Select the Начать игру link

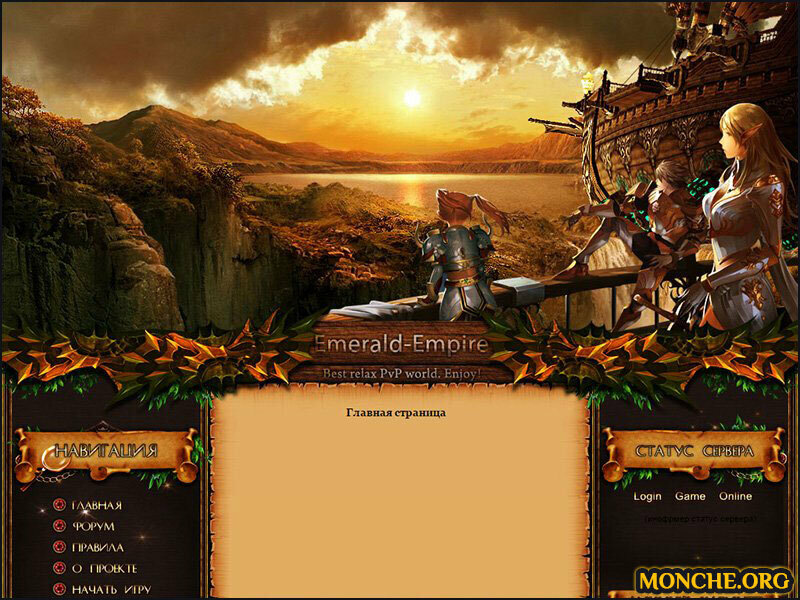tap(111, 589)
